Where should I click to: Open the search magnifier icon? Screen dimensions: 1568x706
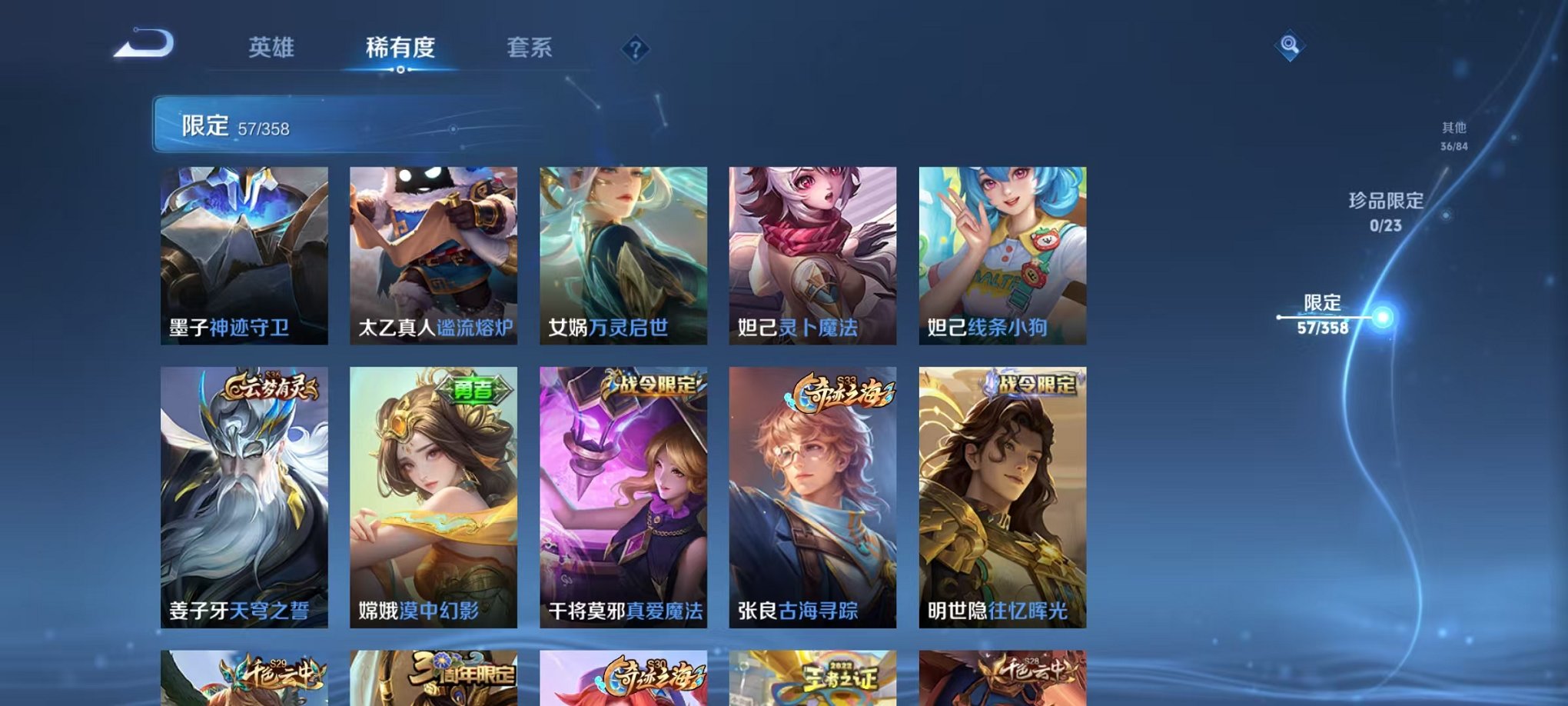[1294, 46]
